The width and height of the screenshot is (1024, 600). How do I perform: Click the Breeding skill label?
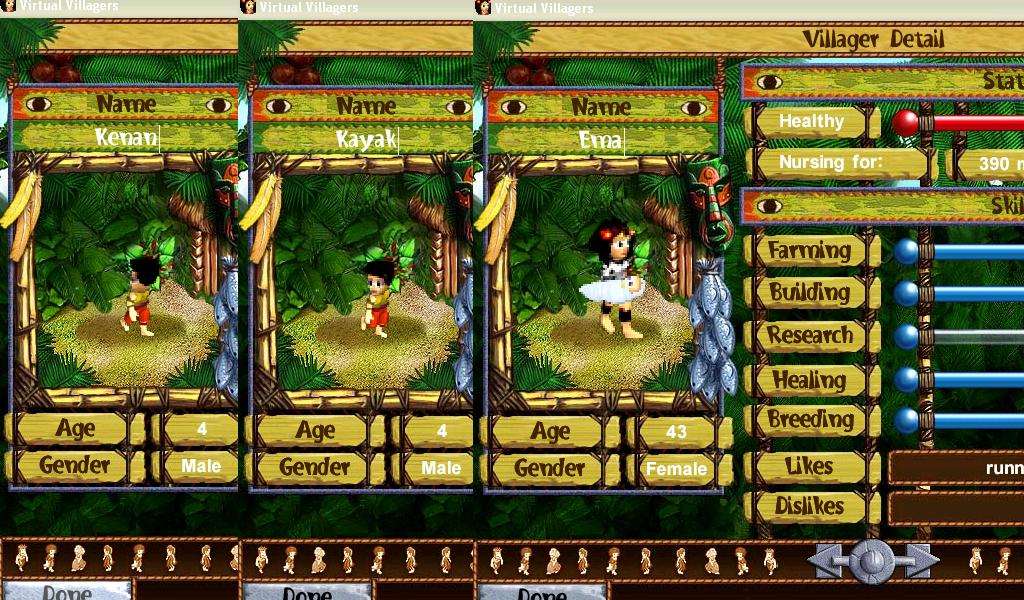pyautogui.click(x=809, y=420)
